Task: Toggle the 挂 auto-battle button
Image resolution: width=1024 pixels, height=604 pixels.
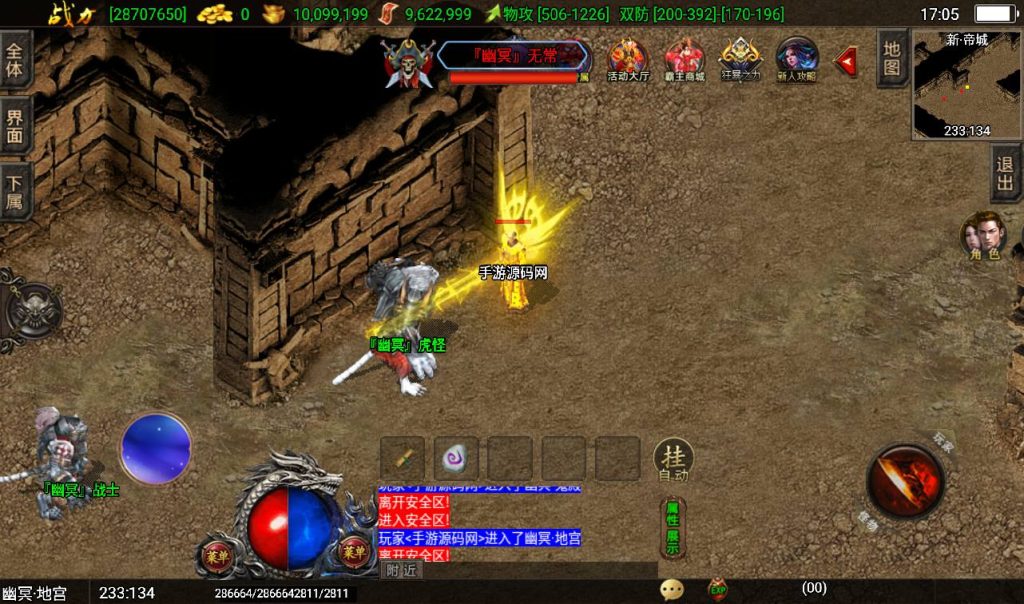Action: tap(675, 460)
